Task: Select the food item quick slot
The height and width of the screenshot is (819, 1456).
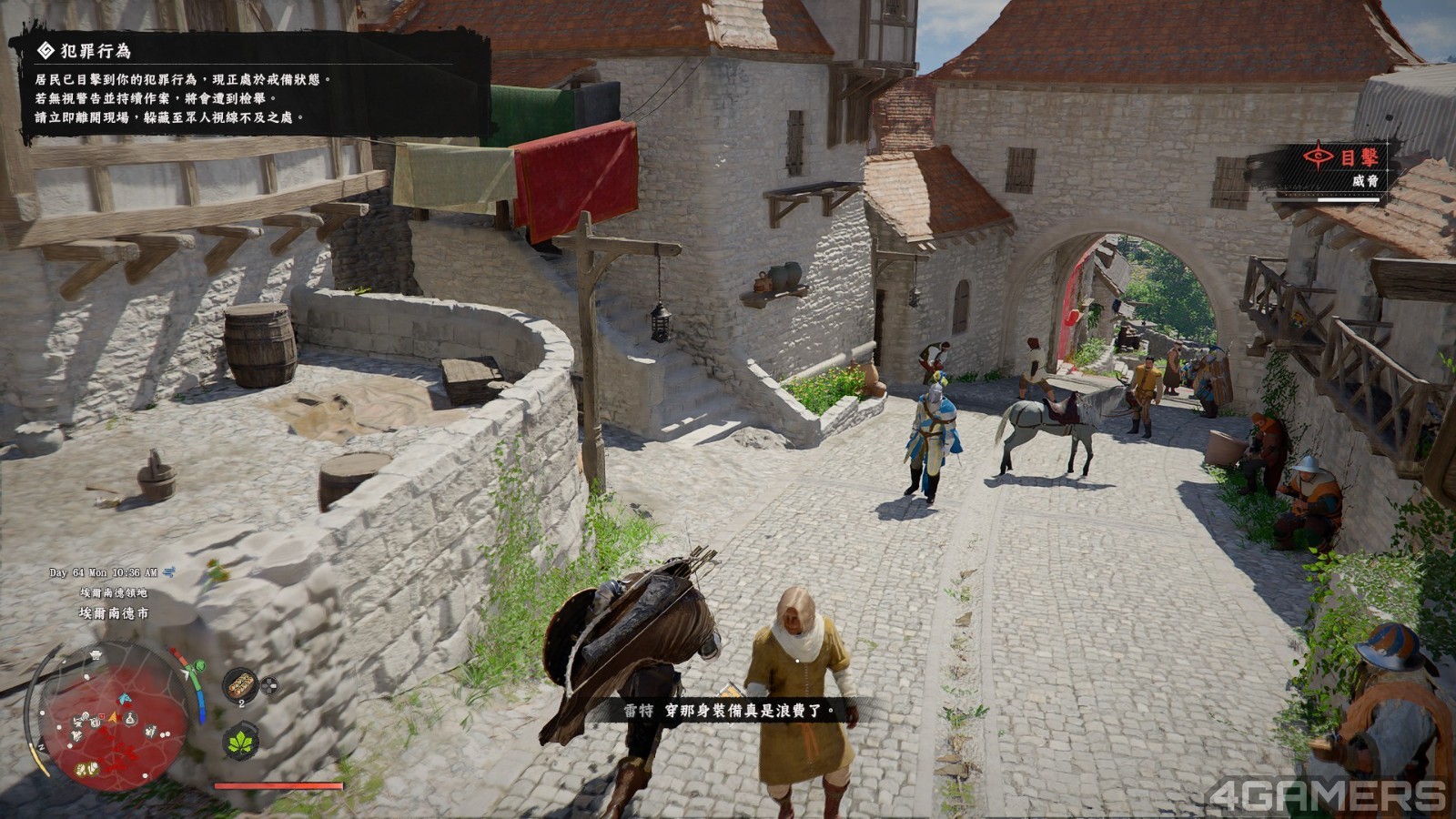Action: tap(242, 684)
